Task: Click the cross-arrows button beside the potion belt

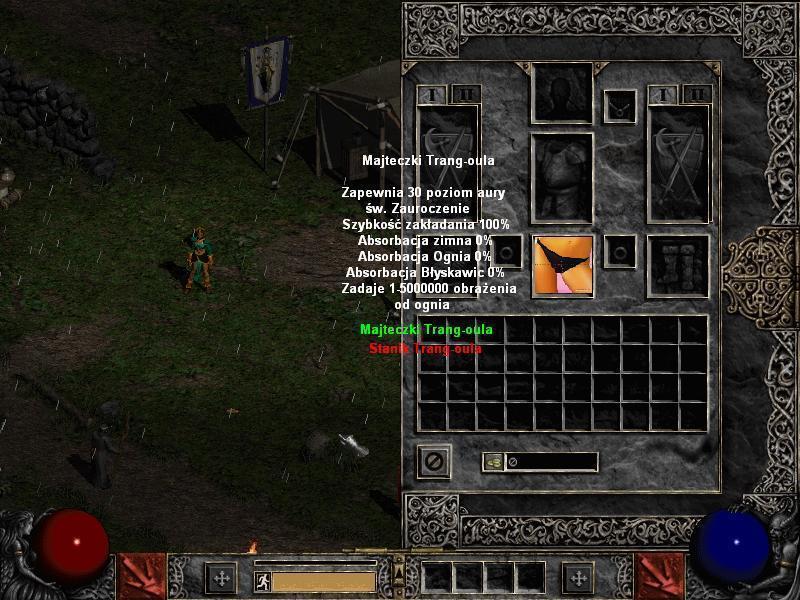Action: click(x=578, y=578)
